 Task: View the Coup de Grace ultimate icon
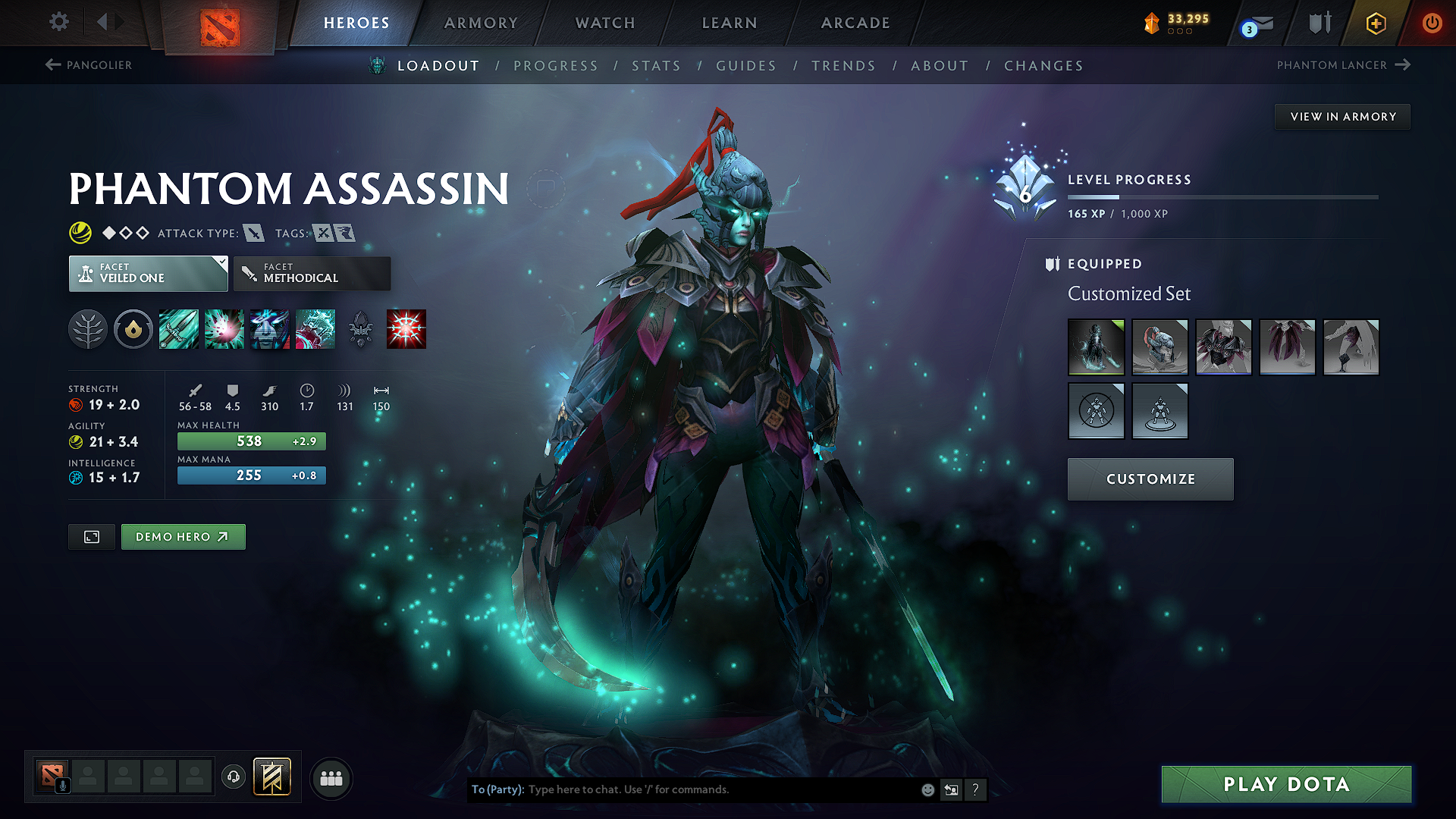click(406, 328)
